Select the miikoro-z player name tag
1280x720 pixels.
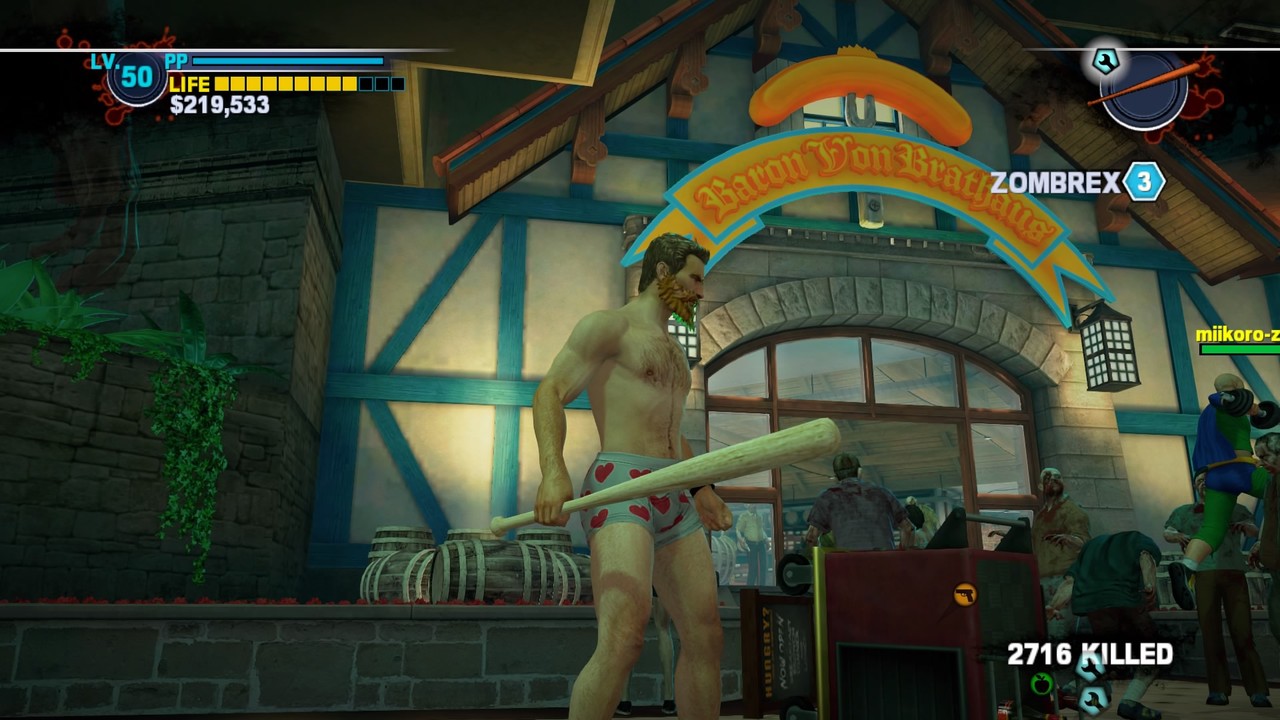pos(1238,334)
